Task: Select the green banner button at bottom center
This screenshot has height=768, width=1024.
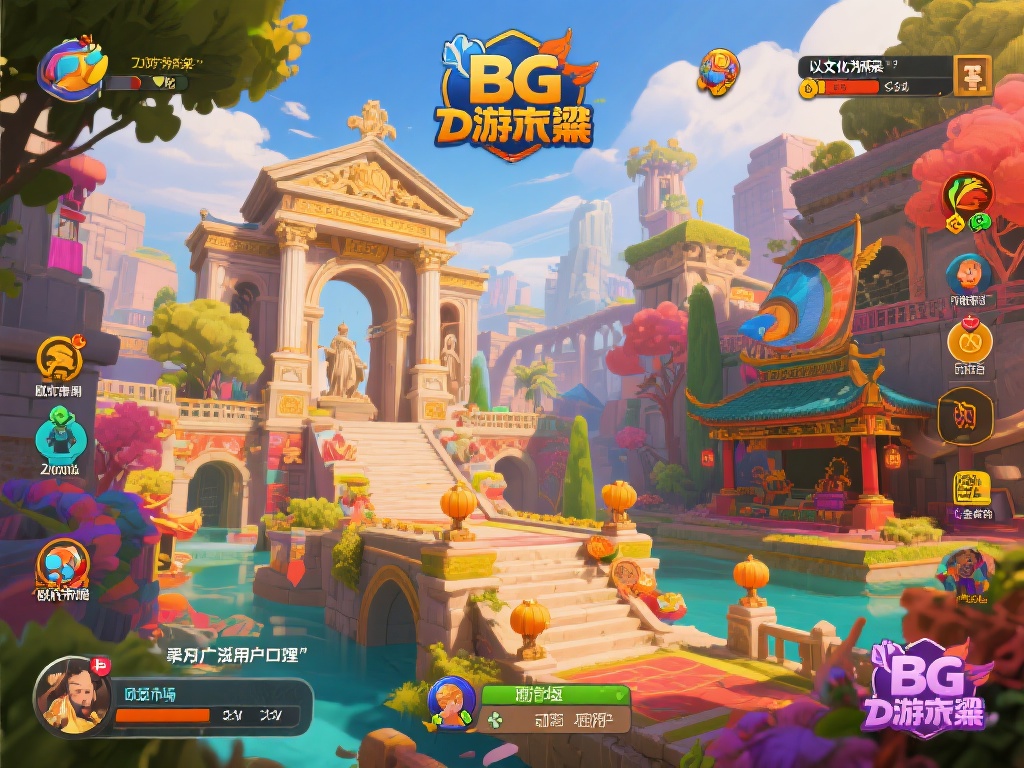Action: click(x=554, y=694)
